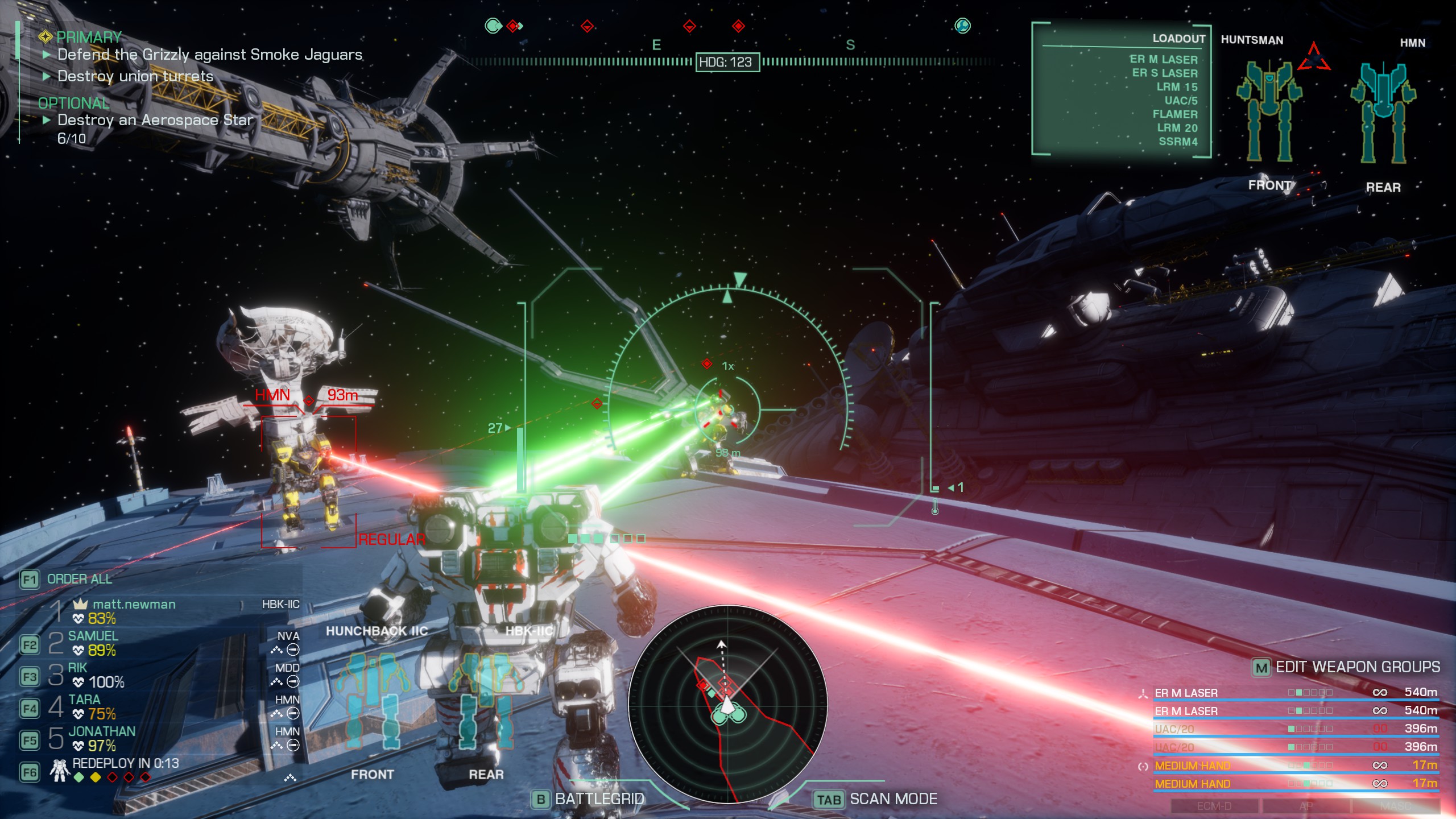This screenshot has height=819, width=1456.
Task: Select the REDEPLOY mech status row
Action: (125, 764)
